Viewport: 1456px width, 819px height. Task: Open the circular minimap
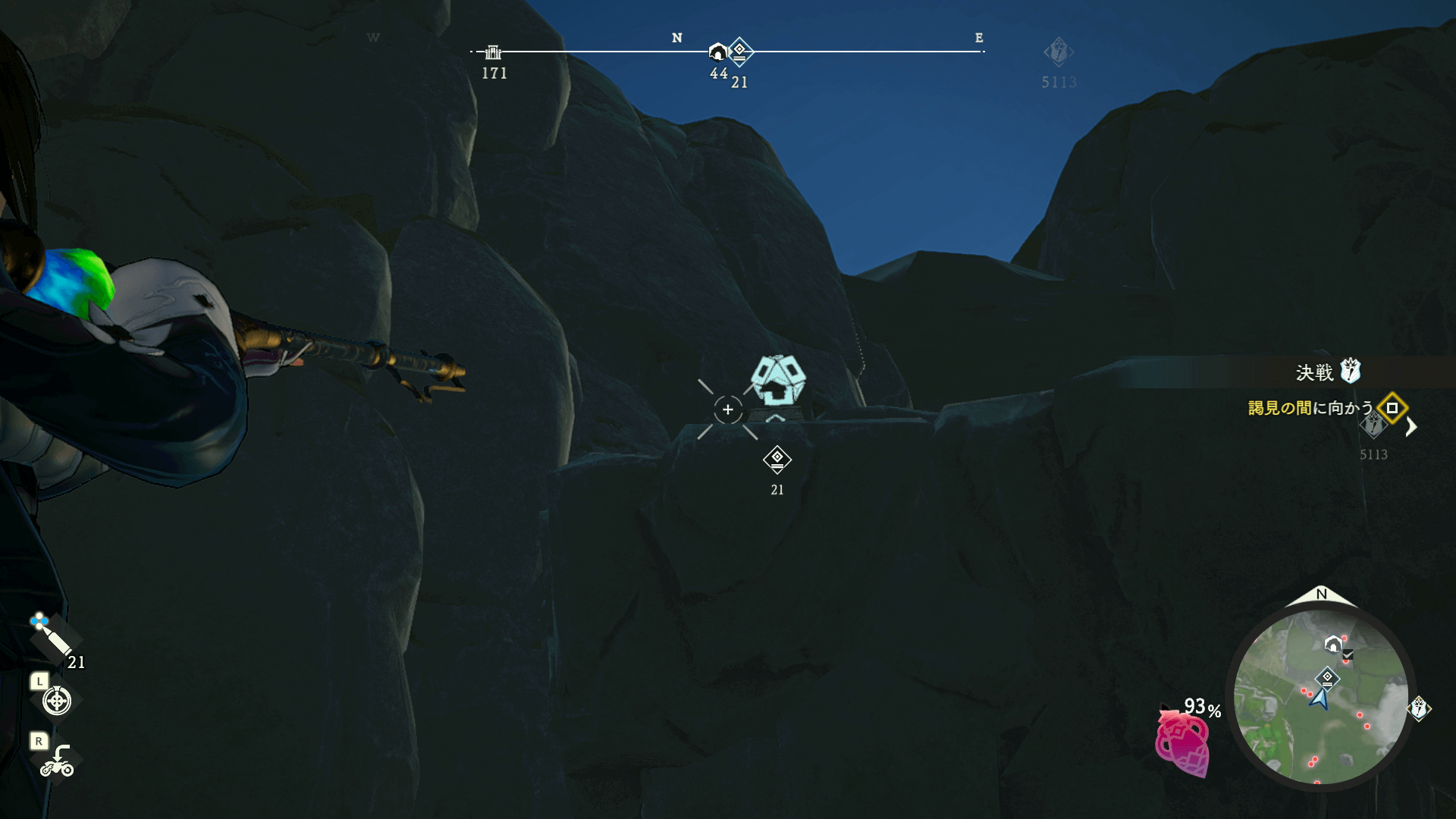[1320, 698]
